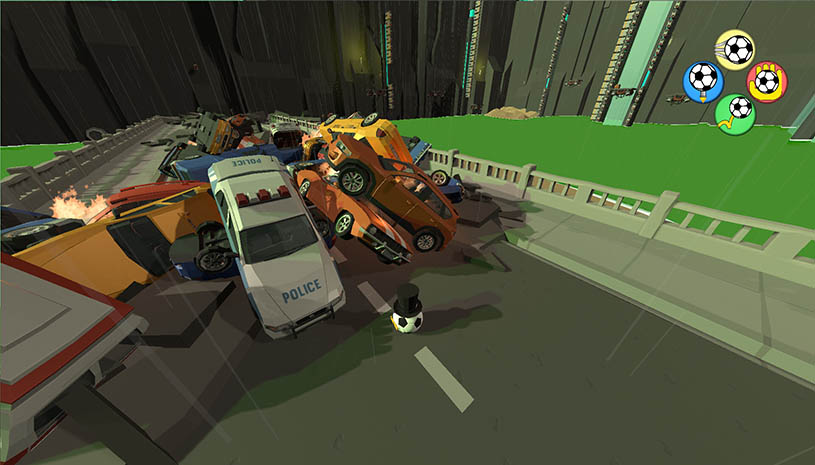Use the red grab-hand ball ability
Viewport: 815px width, 465px height.
767,80
